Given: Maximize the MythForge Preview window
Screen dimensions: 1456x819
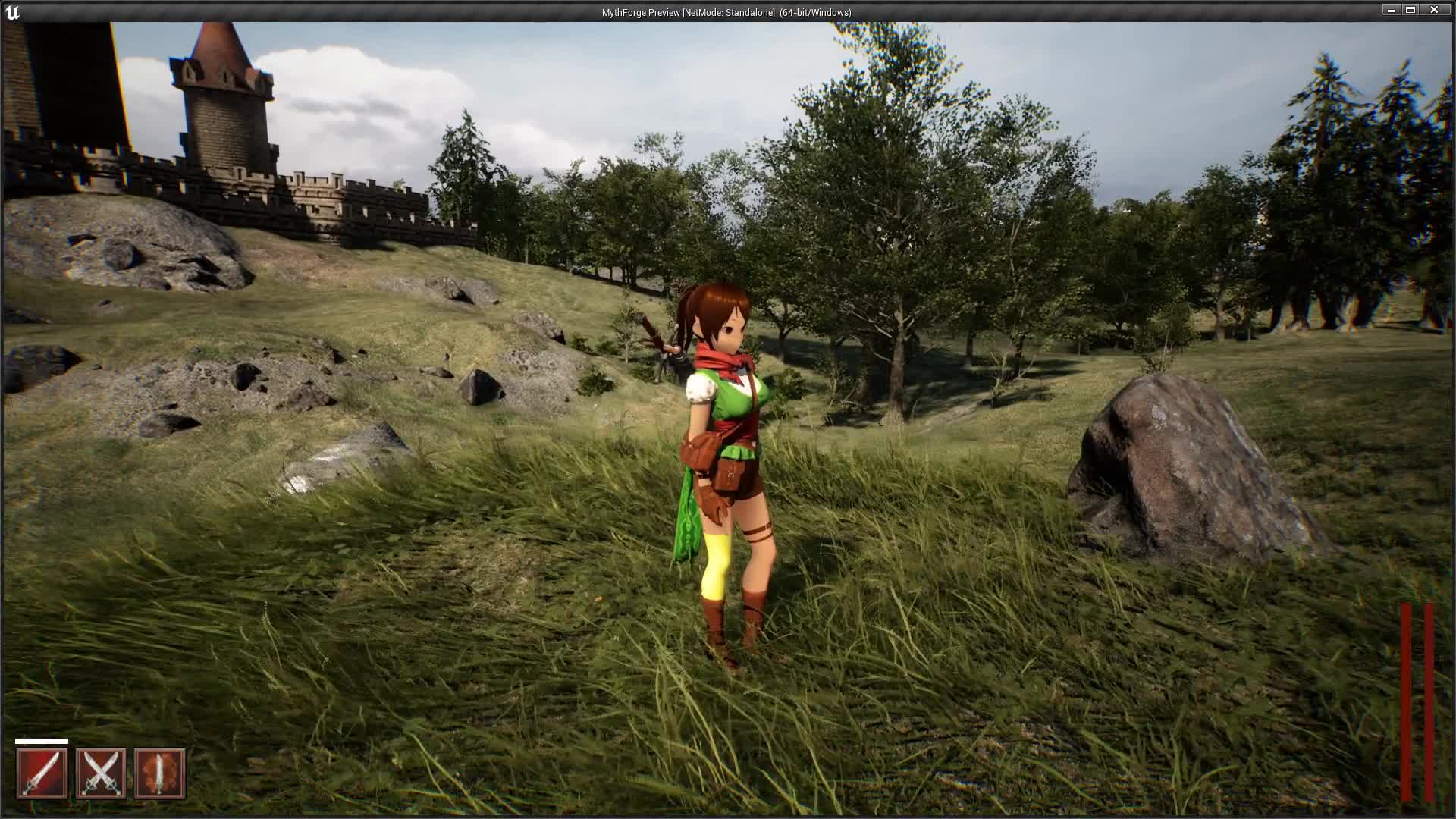Looking at the screenshot, I should [1412, 10].
